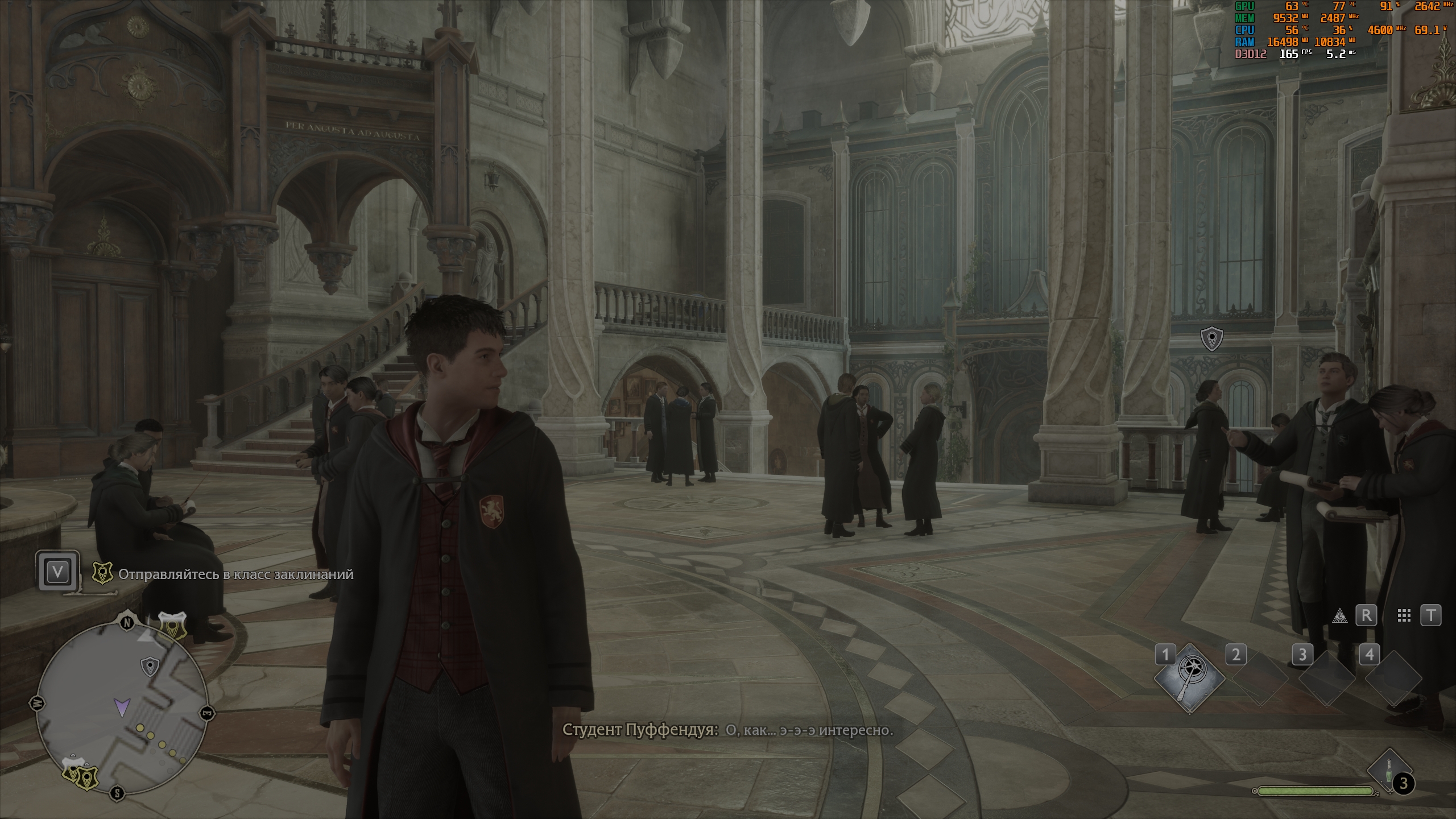Screen dimensions: 1456x819
Task: Click the purple player arrow on the minimap
Action: [121, 707]
